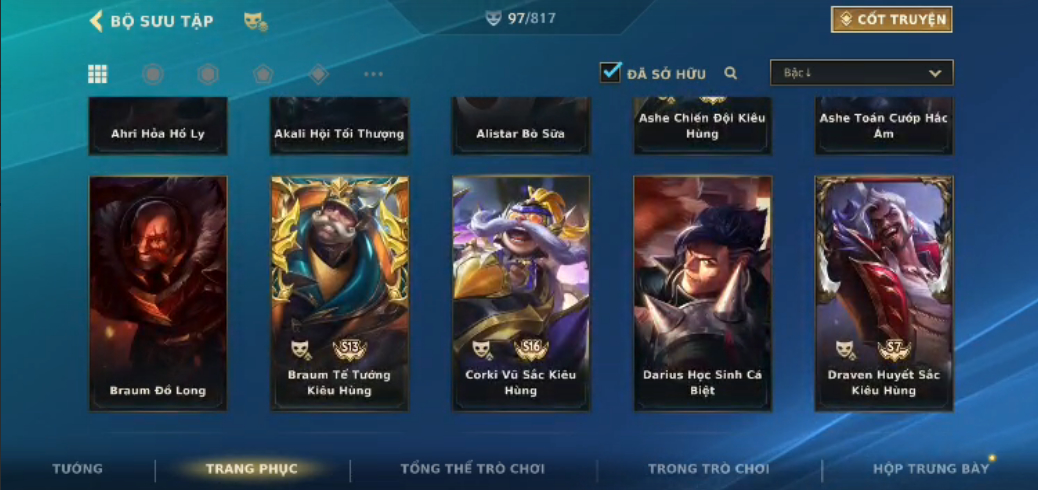This screenshot has width=1038, height=490.
Task: Open Corki Vũ Sắc Kiêu Hùng skin
Action: tap(521, 293)
